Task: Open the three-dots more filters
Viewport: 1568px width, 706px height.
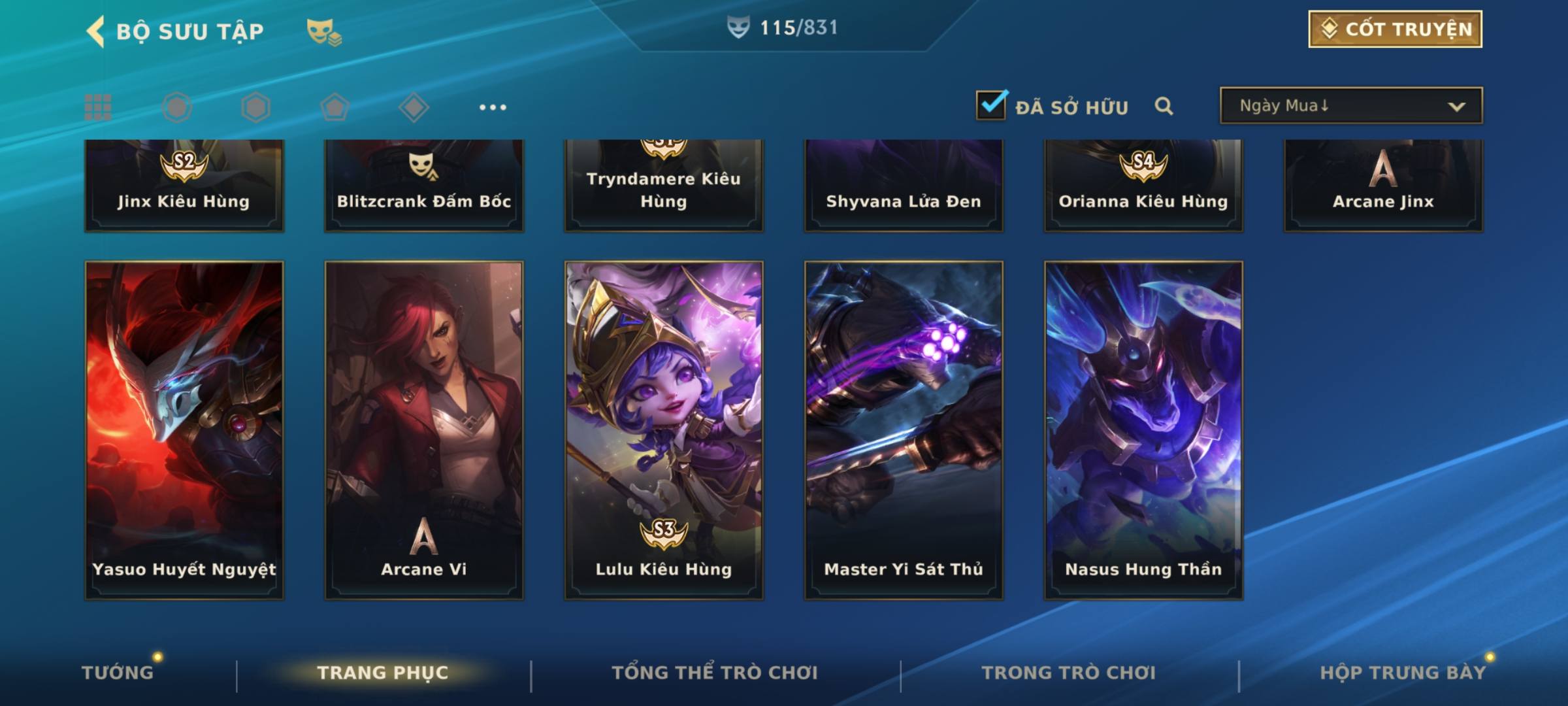Action: [493, 107]
